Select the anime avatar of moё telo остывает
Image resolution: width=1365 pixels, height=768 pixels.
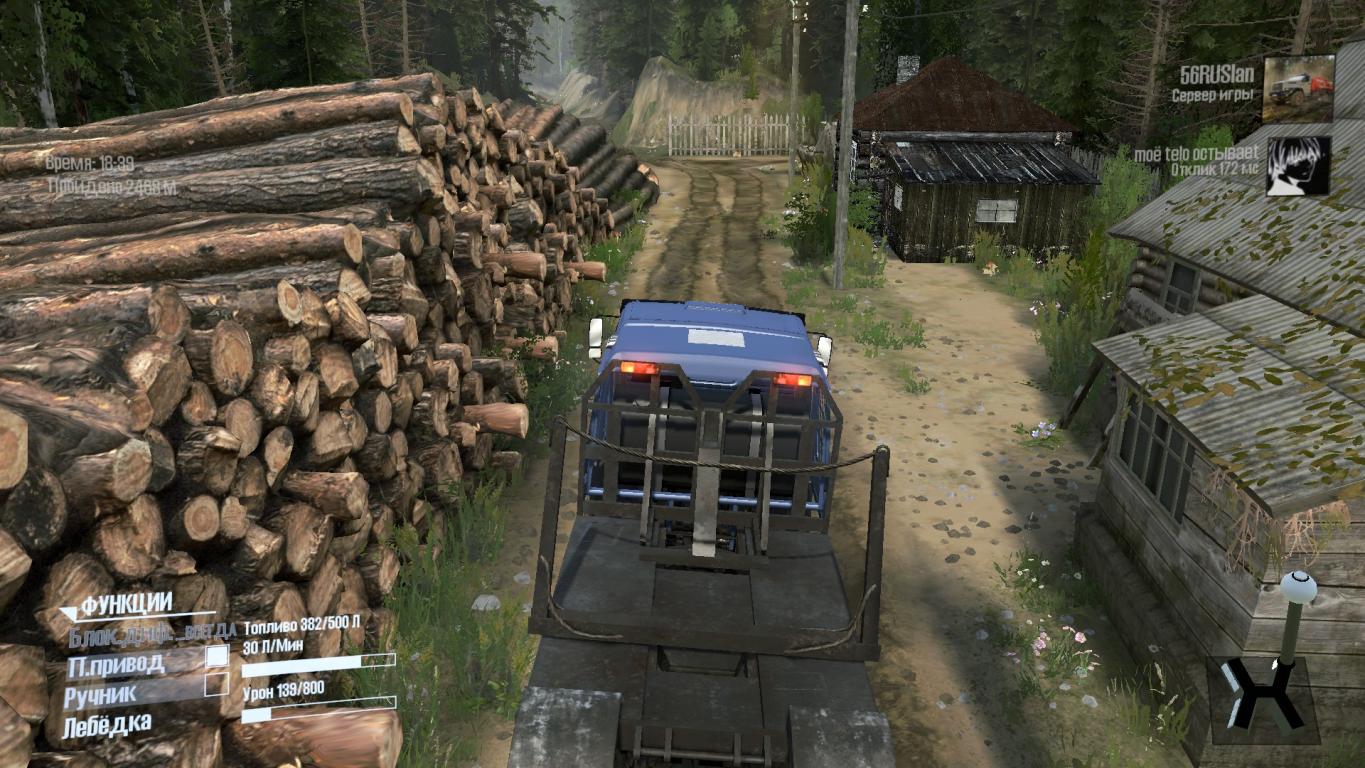[x=1298, y=166]
